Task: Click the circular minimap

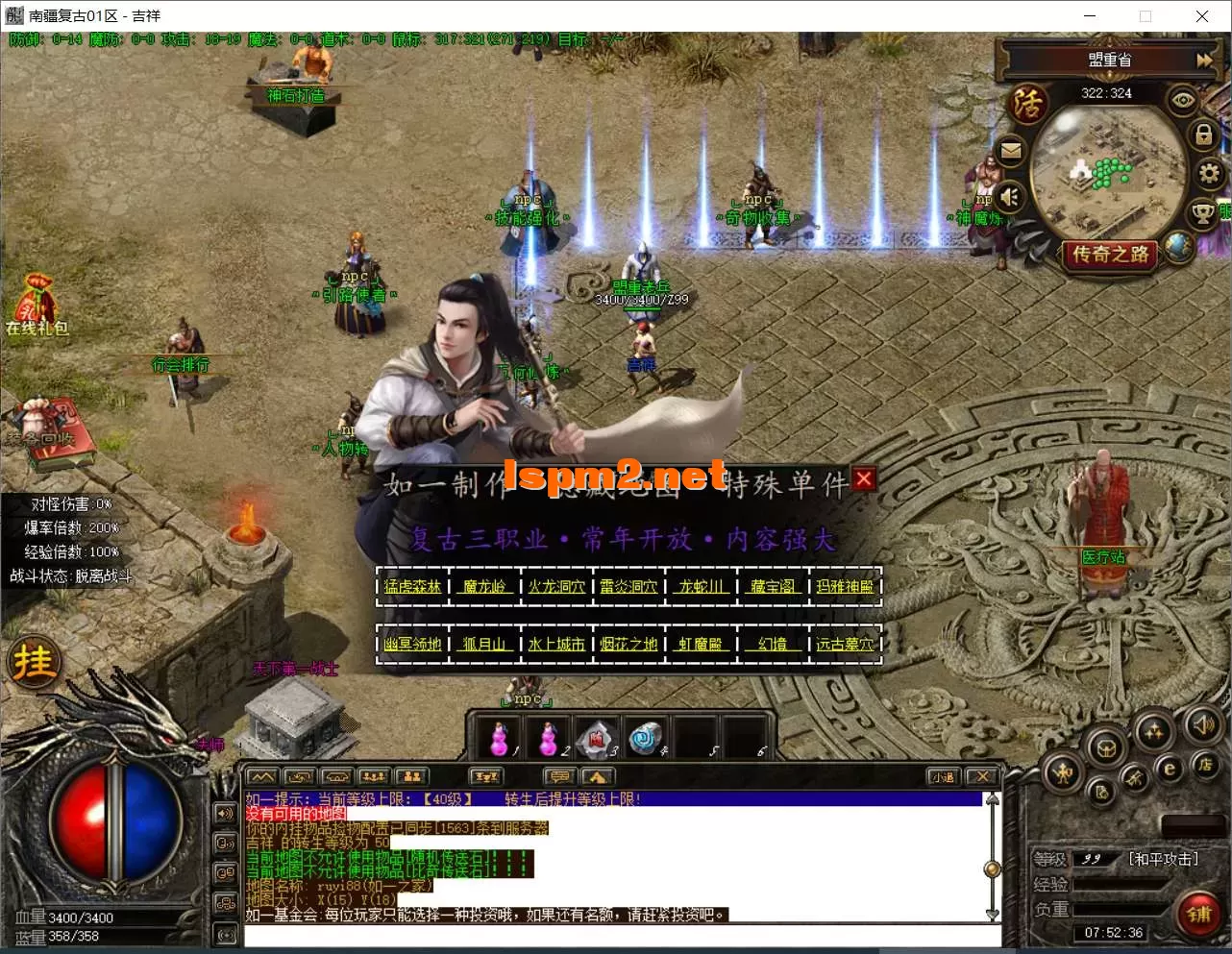Action: tap(1105, 173)
